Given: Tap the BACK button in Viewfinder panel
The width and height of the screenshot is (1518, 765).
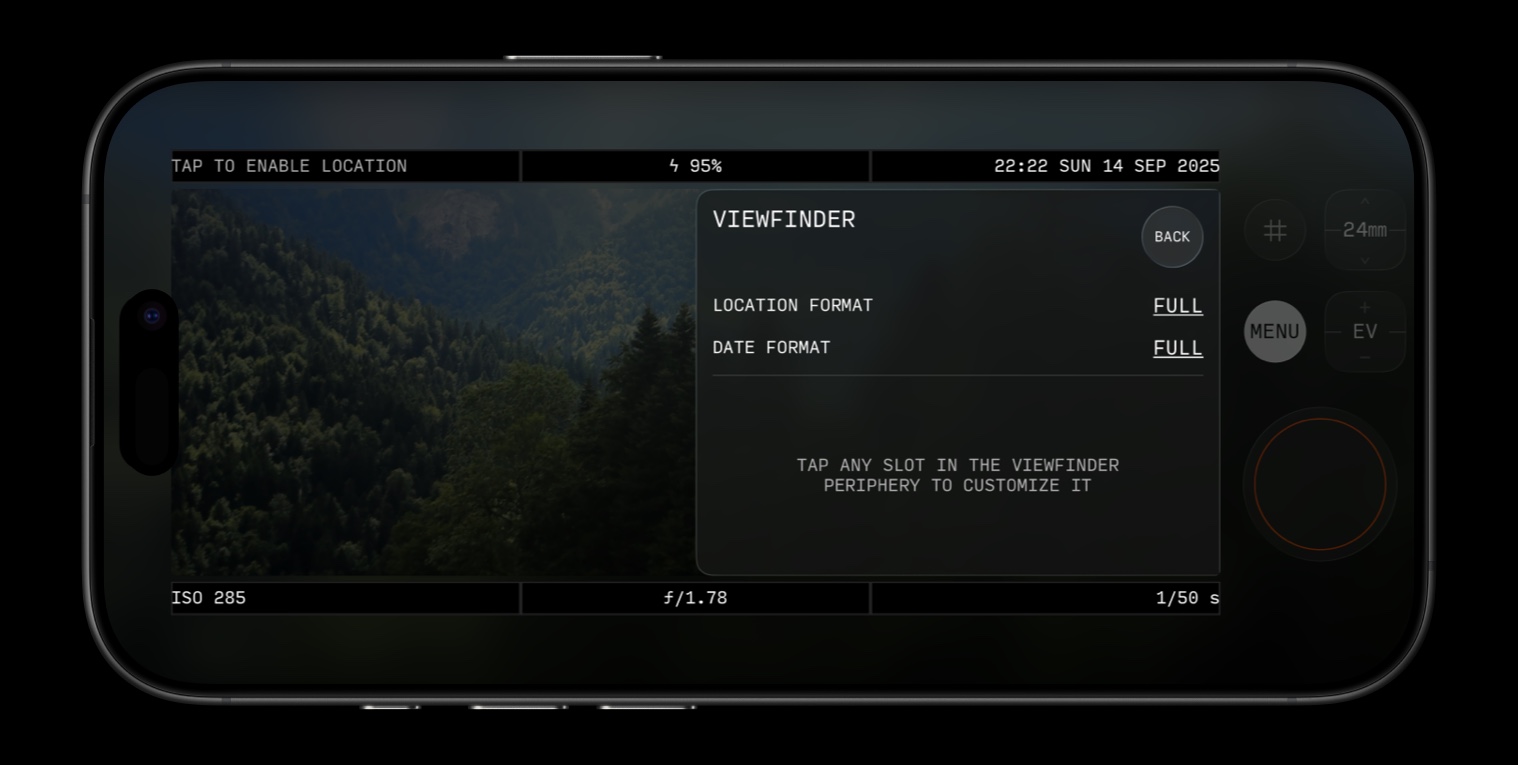Looking at the screenshot, I should [x=1172, y=237].
